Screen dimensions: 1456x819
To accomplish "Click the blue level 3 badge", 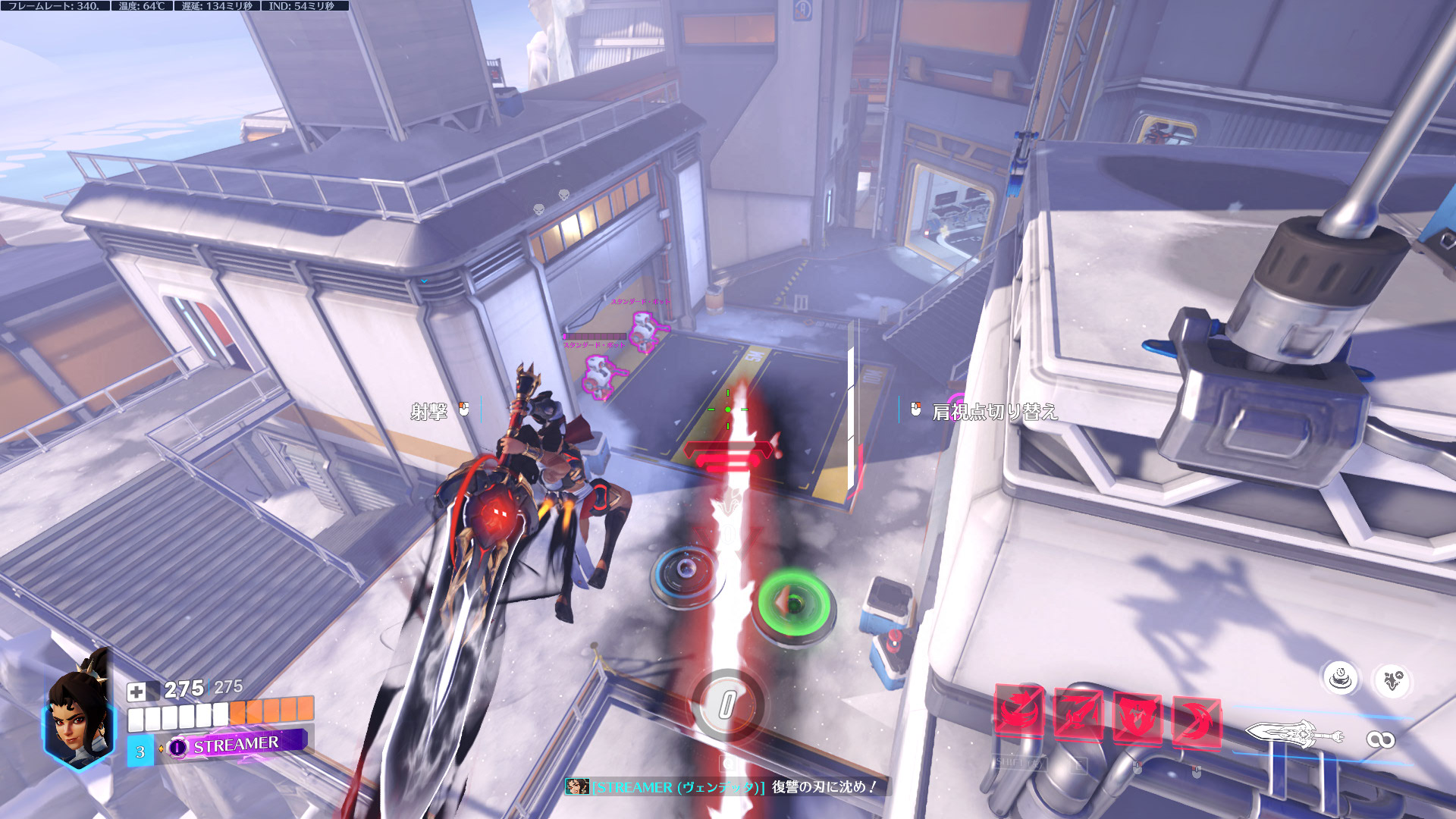I will 140,752.
